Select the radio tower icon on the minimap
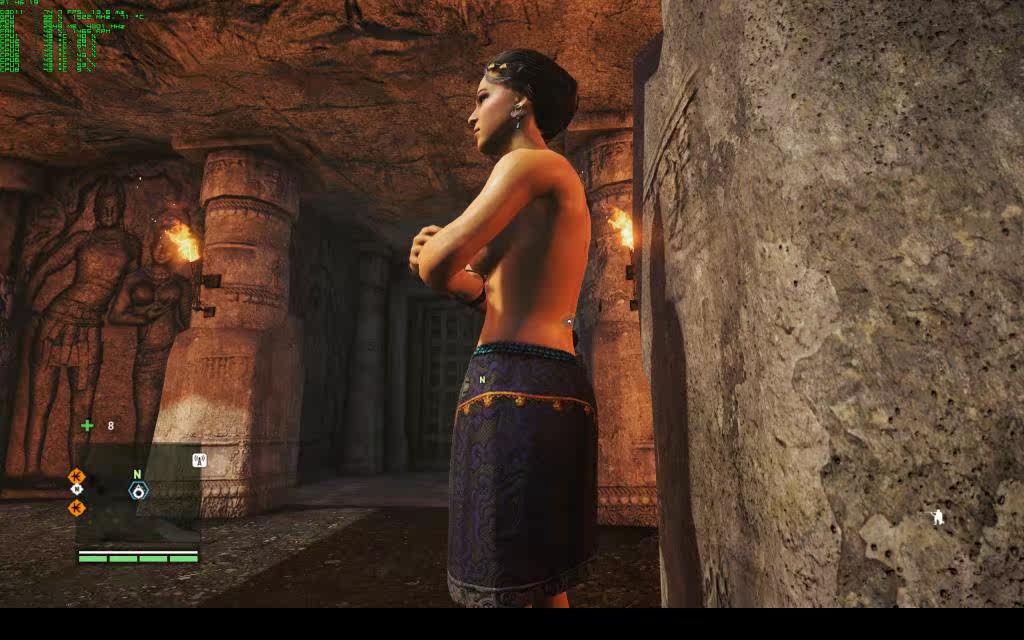Viewport: 1024px width, 640px height. click(199, 461)
